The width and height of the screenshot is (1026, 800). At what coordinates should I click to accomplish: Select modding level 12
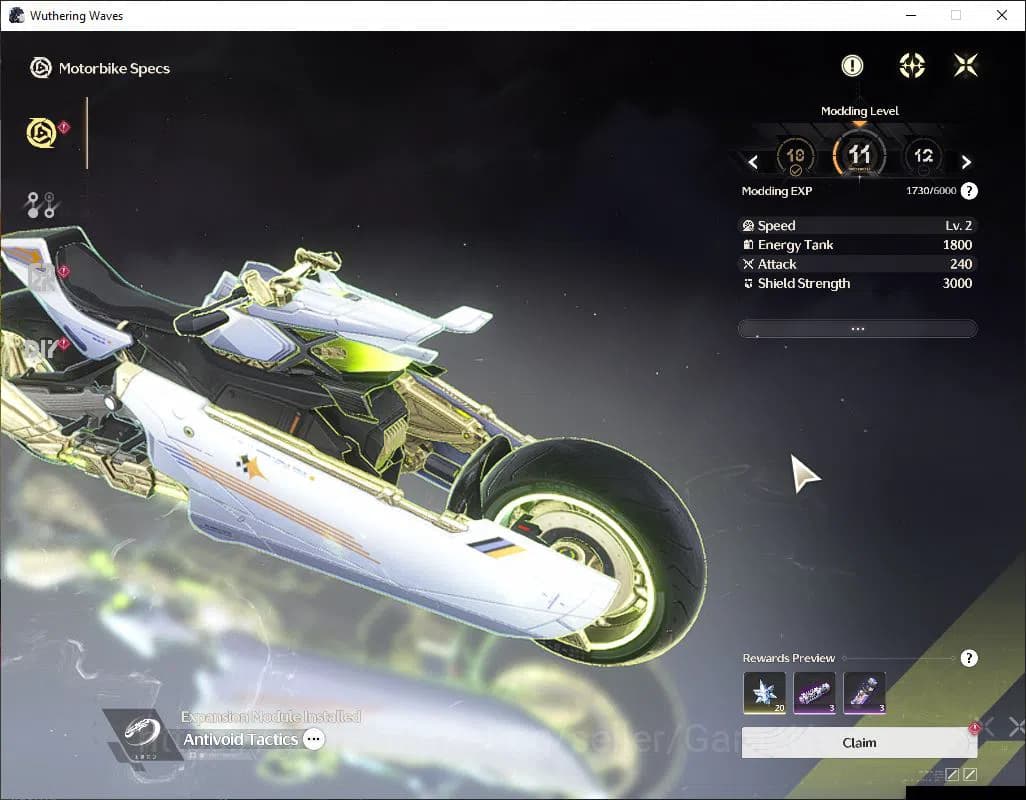923,156
